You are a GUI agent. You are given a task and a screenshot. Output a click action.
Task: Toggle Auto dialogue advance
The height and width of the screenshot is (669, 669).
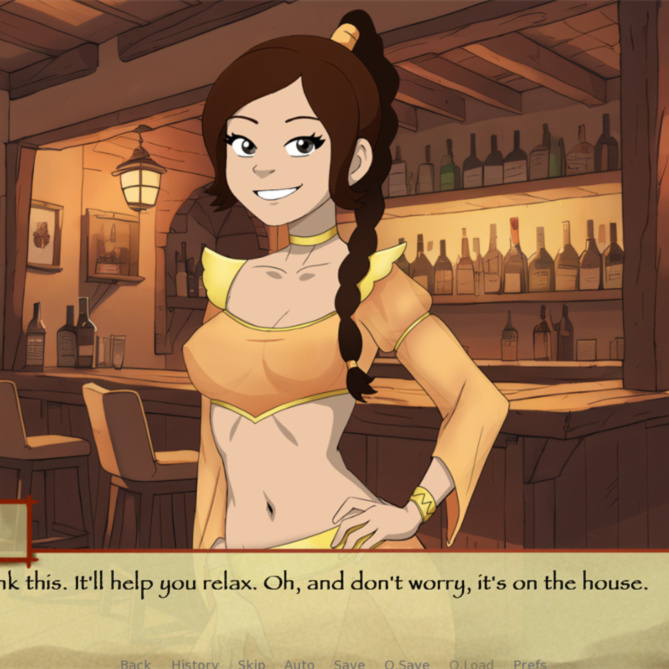299,663
